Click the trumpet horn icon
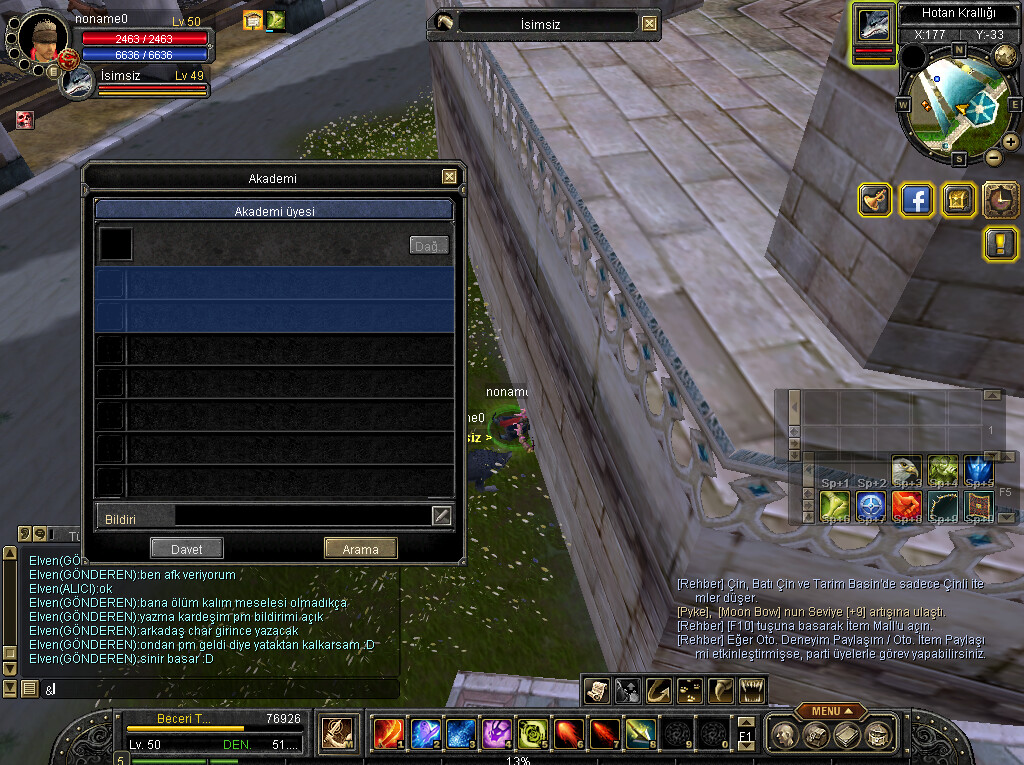The width and height of the screenshot is (1024, 765). tap(875, 200)
